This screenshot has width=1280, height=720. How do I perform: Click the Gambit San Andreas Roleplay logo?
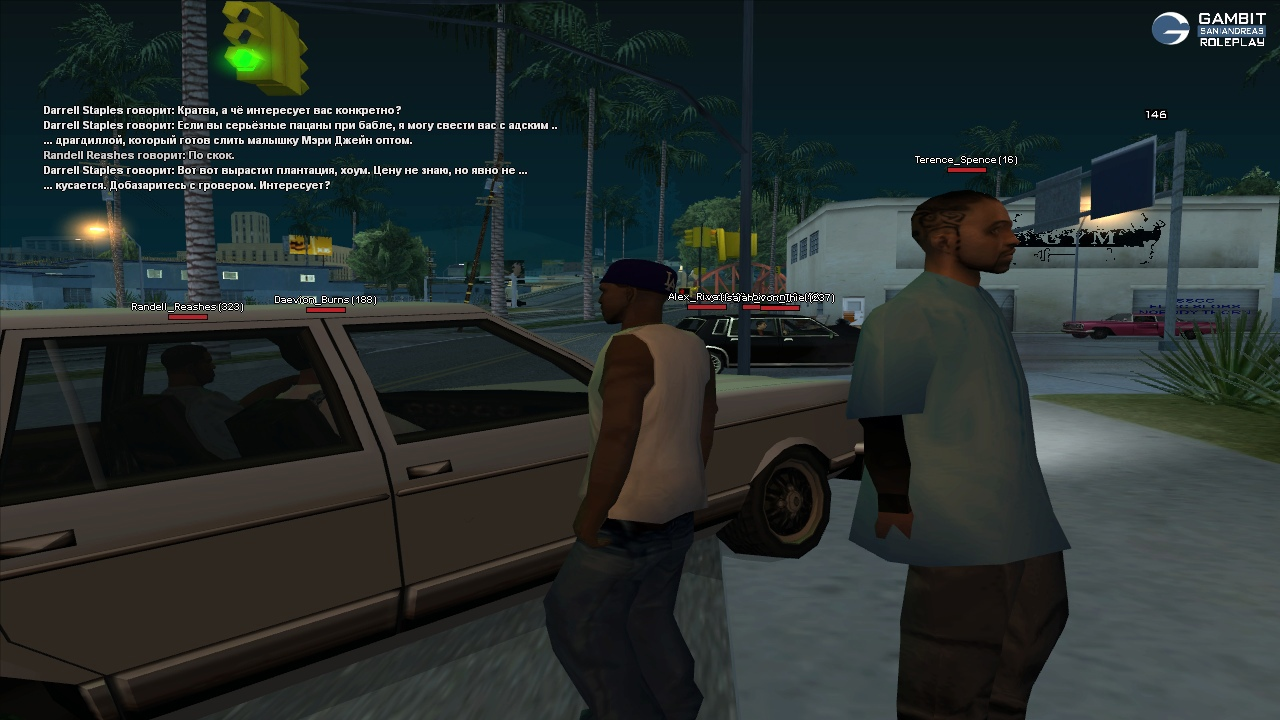pos(1207,29)
